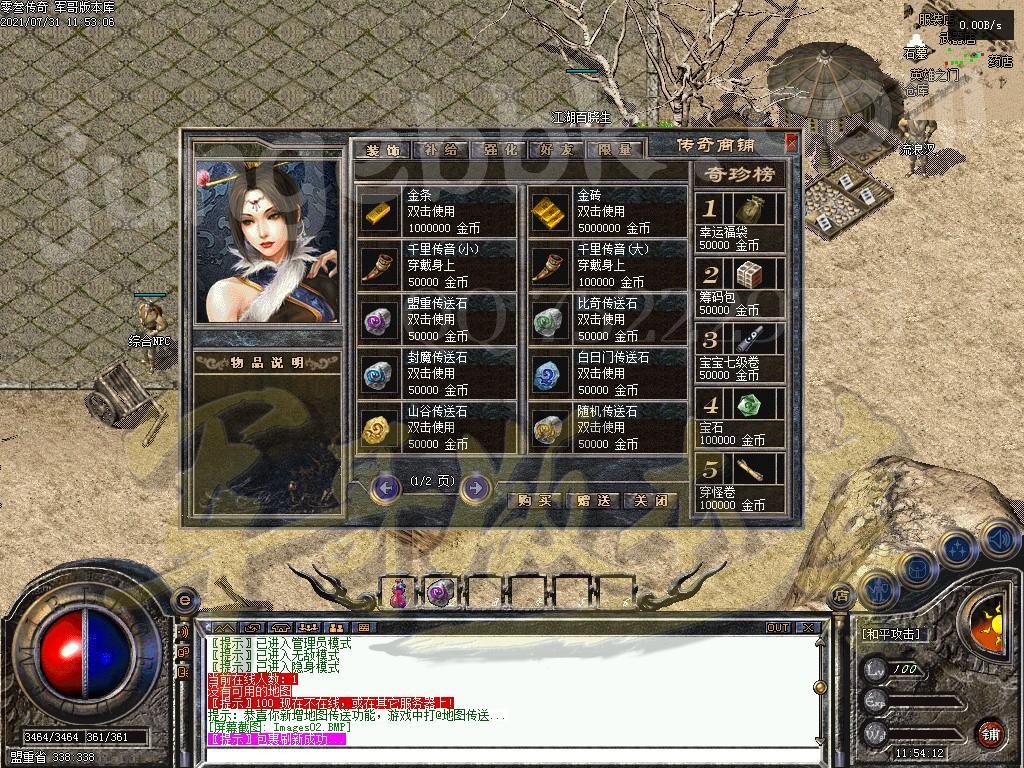Viewport: 1024px width, 768px height.
Task: Close the shop with the red X
Action: (791, 143)
